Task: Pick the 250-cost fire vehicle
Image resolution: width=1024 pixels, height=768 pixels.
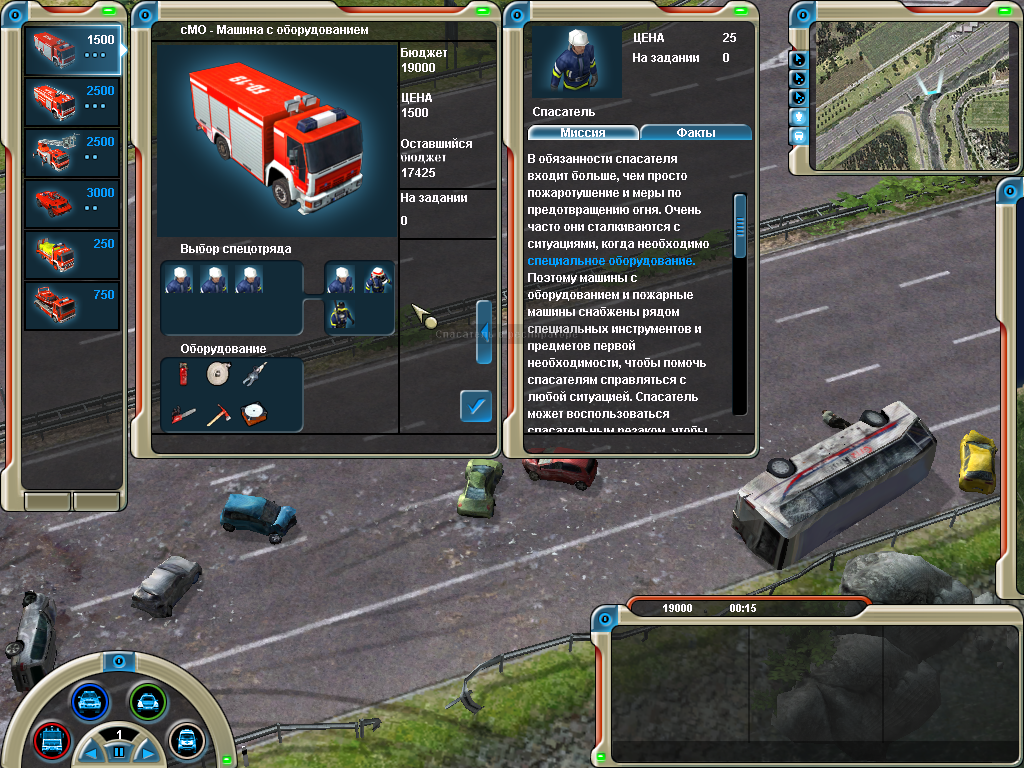Action: tap(73, 254)
